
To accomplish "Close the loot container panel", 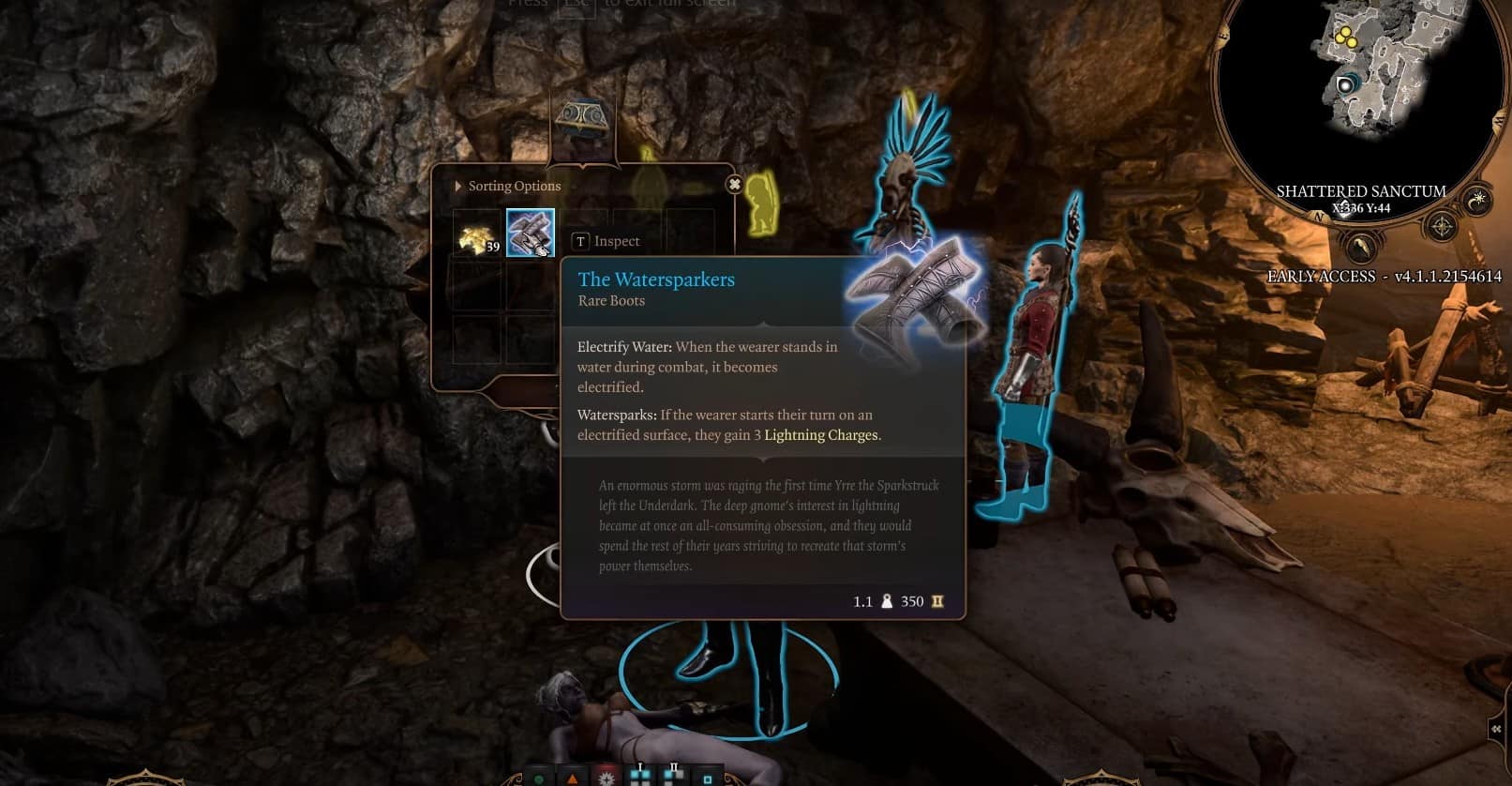I will coord(735,185).
